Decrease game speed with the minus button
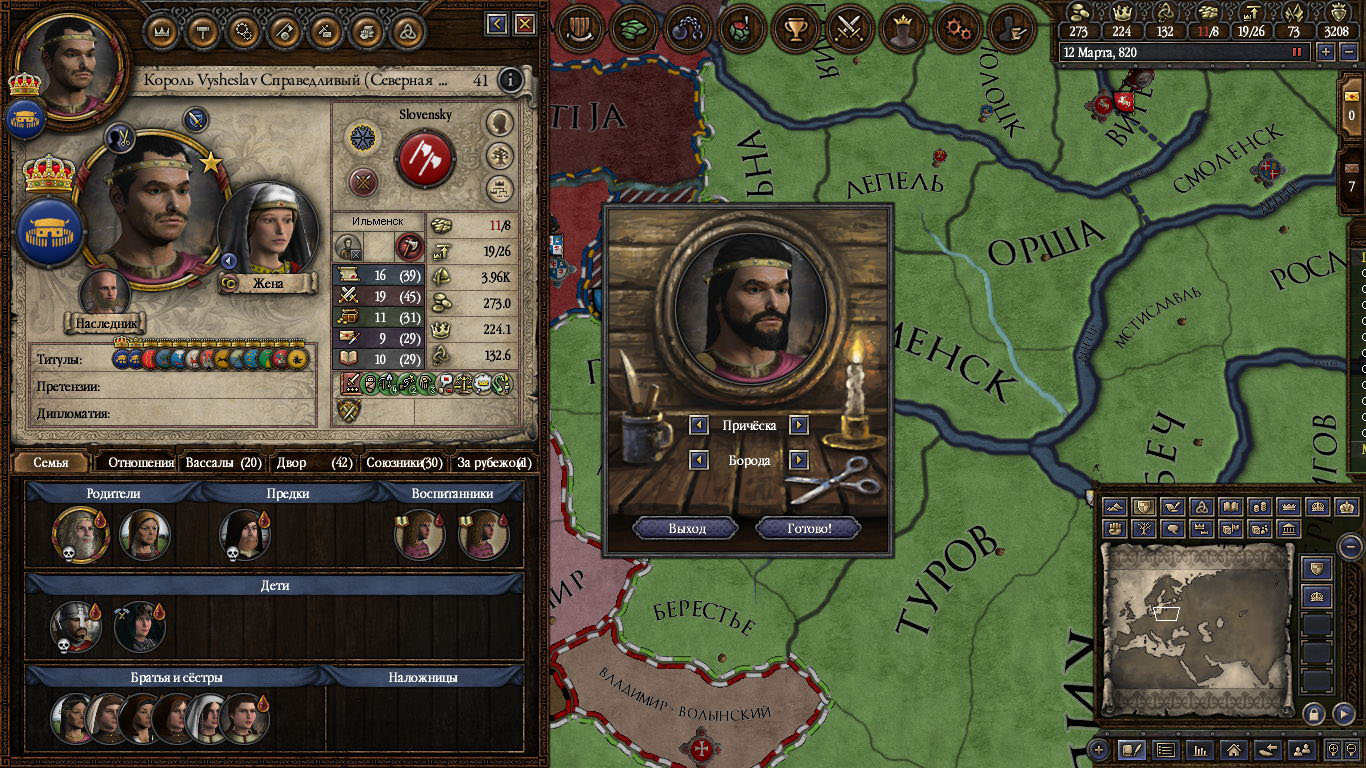The width and height of the screenshot is (1366, 768). [1347, 51]
